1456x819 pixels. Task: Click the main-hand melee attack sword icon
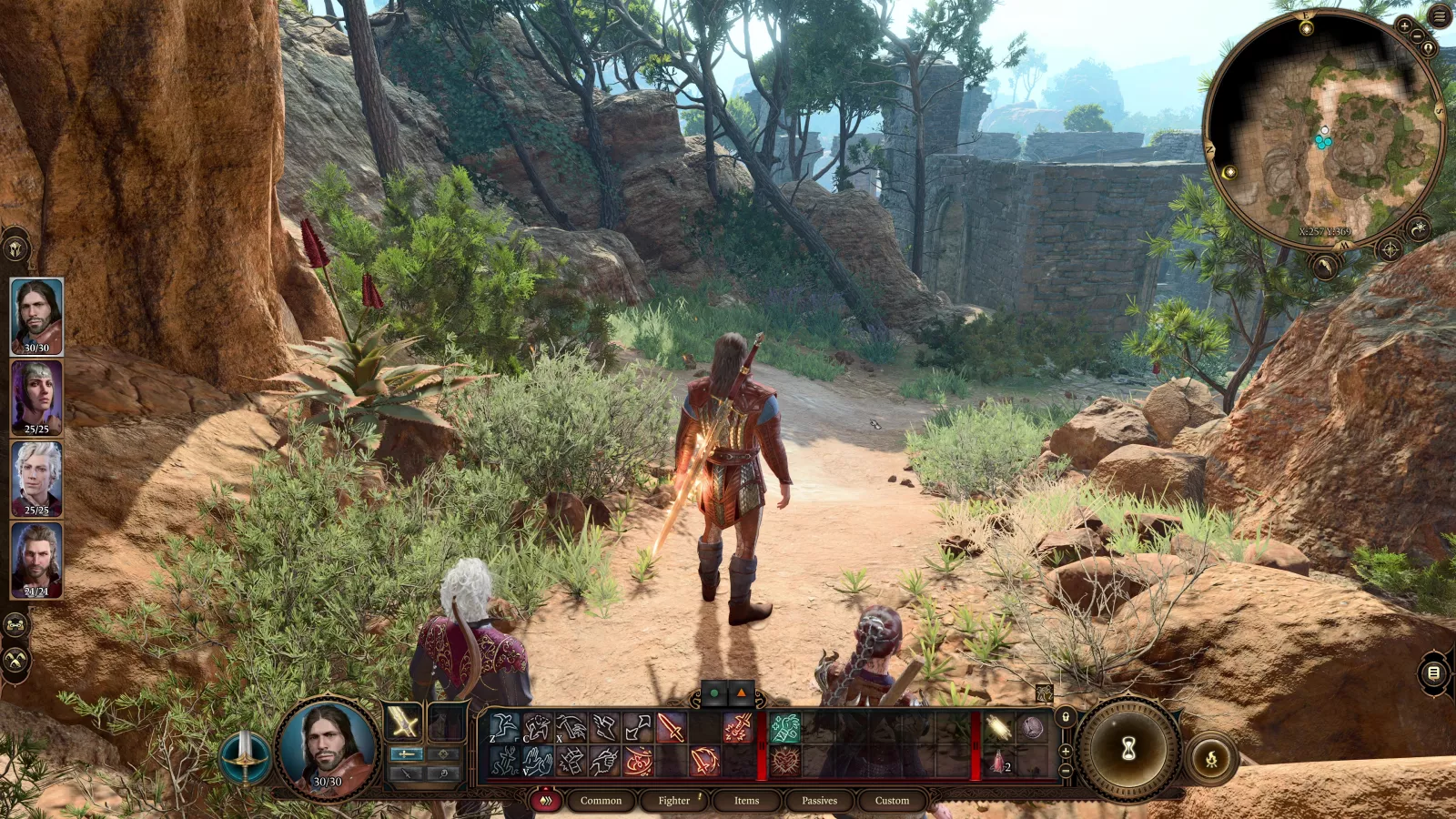pos(670,726)
